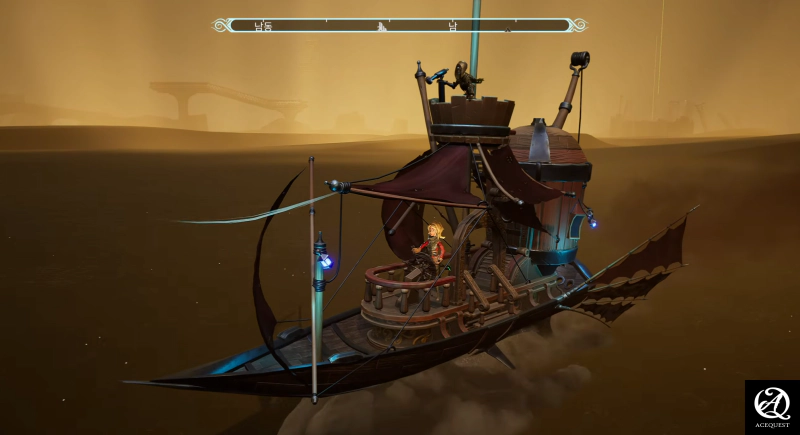The height and width of the screenshot is (435, 800).
Task: Click the ACEQUEST logo watermark
Action: pyautogui.click(x=772, y=407)
